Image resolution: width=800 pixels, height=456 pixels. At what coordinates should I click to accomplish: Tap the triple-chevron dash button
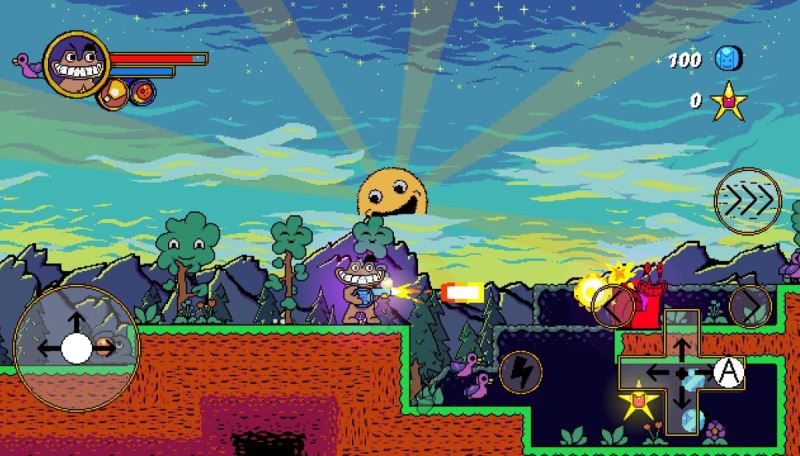pyautogui.click(x=747, y=200)
